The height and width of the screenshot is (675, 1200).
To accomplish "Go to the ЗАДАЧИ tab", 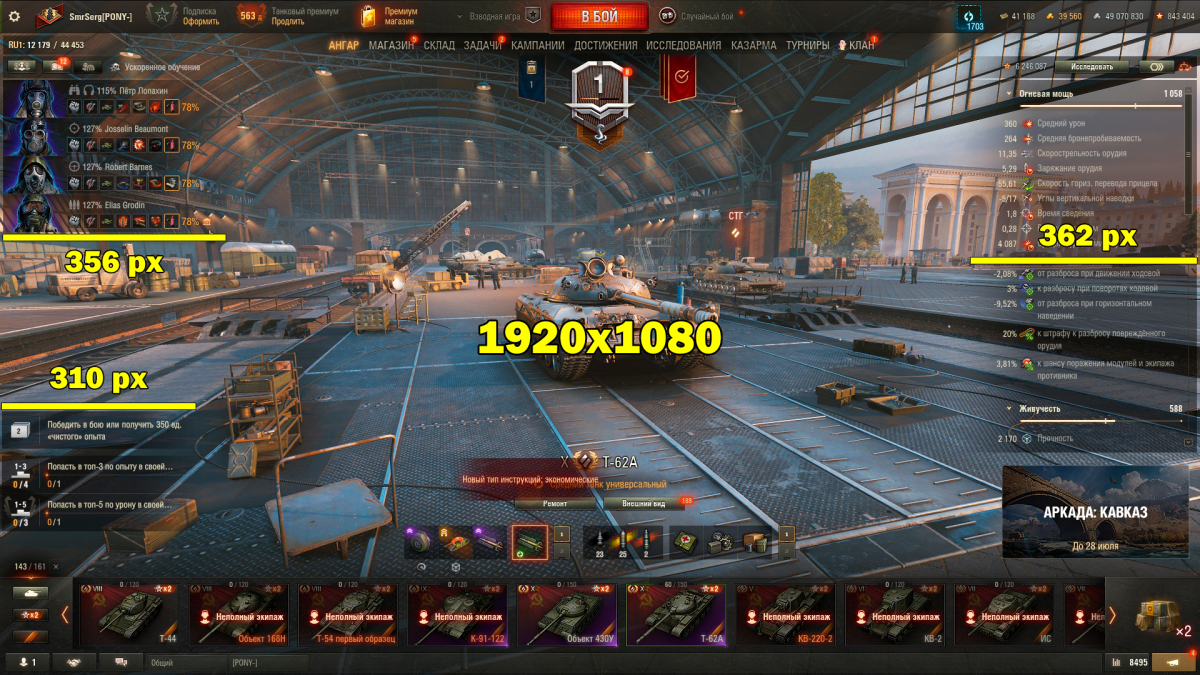I will pos(483,45).
